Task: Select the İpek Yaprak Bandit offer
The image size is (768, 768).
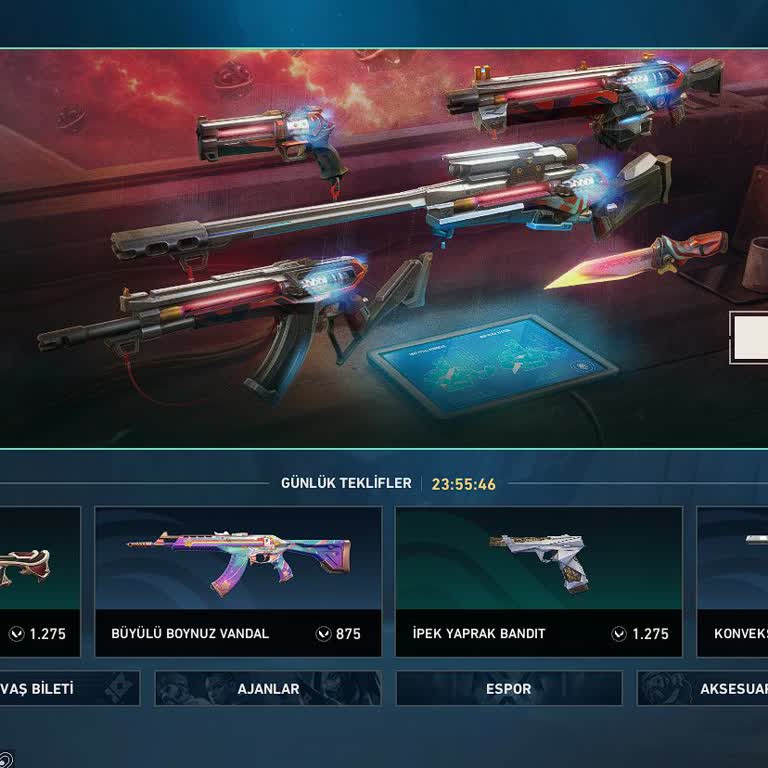Action: tap(539, 581)
